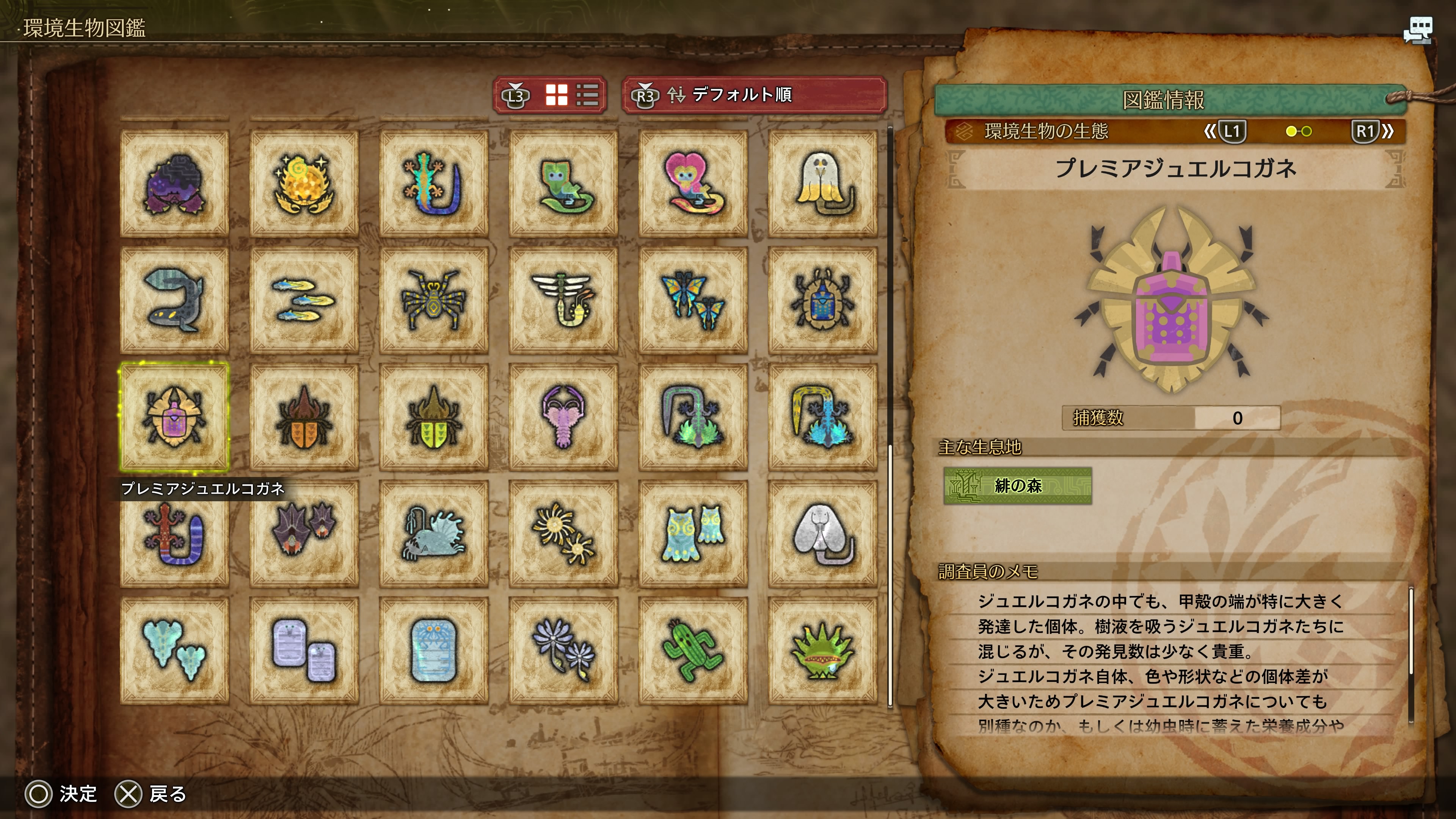Select the white owl-like creature tile
1456x819 pixels.
coord(822,184)
